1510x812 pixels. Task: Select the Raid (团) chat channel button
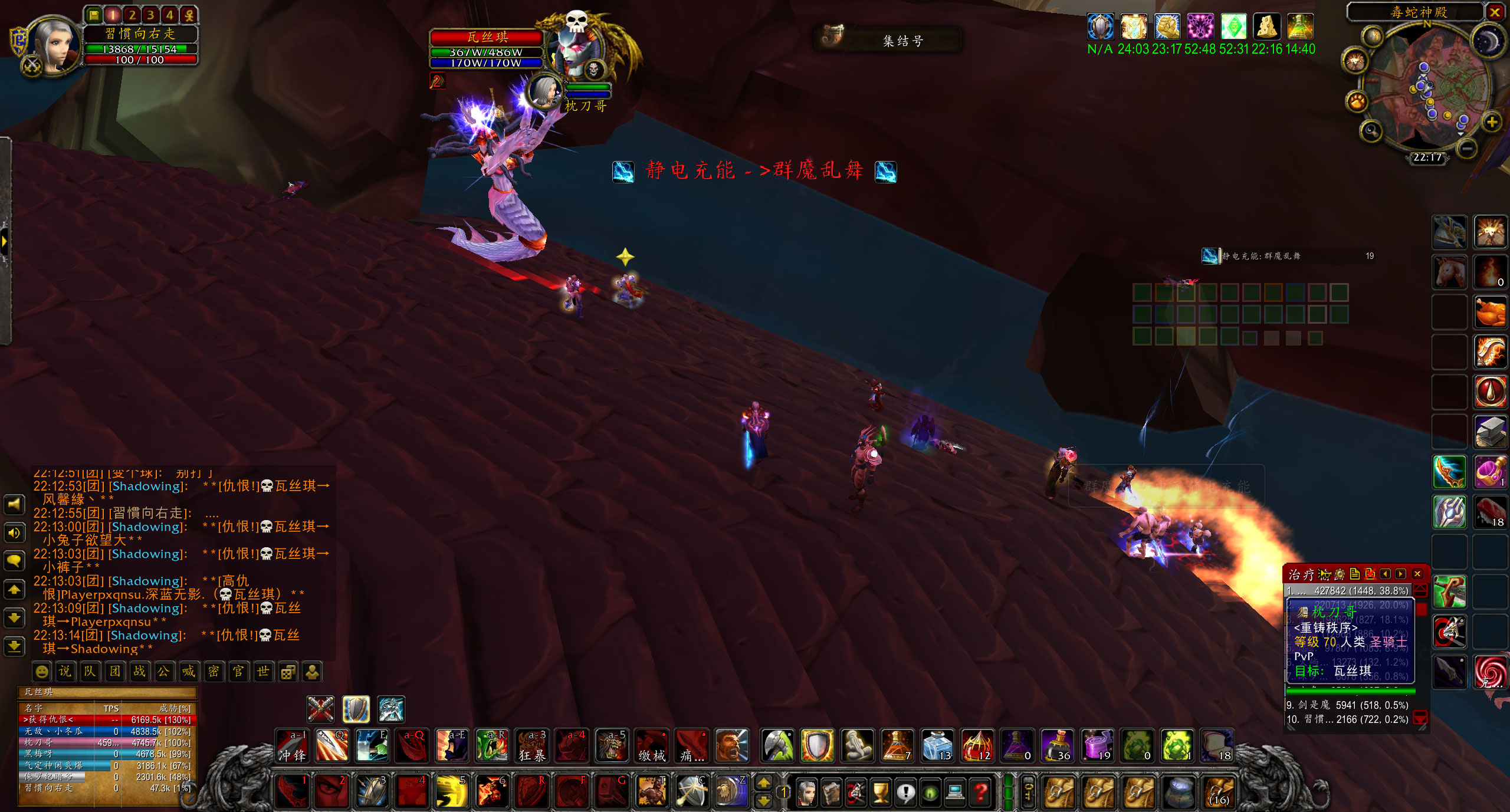pyautogui.click(x=114, y=672)
